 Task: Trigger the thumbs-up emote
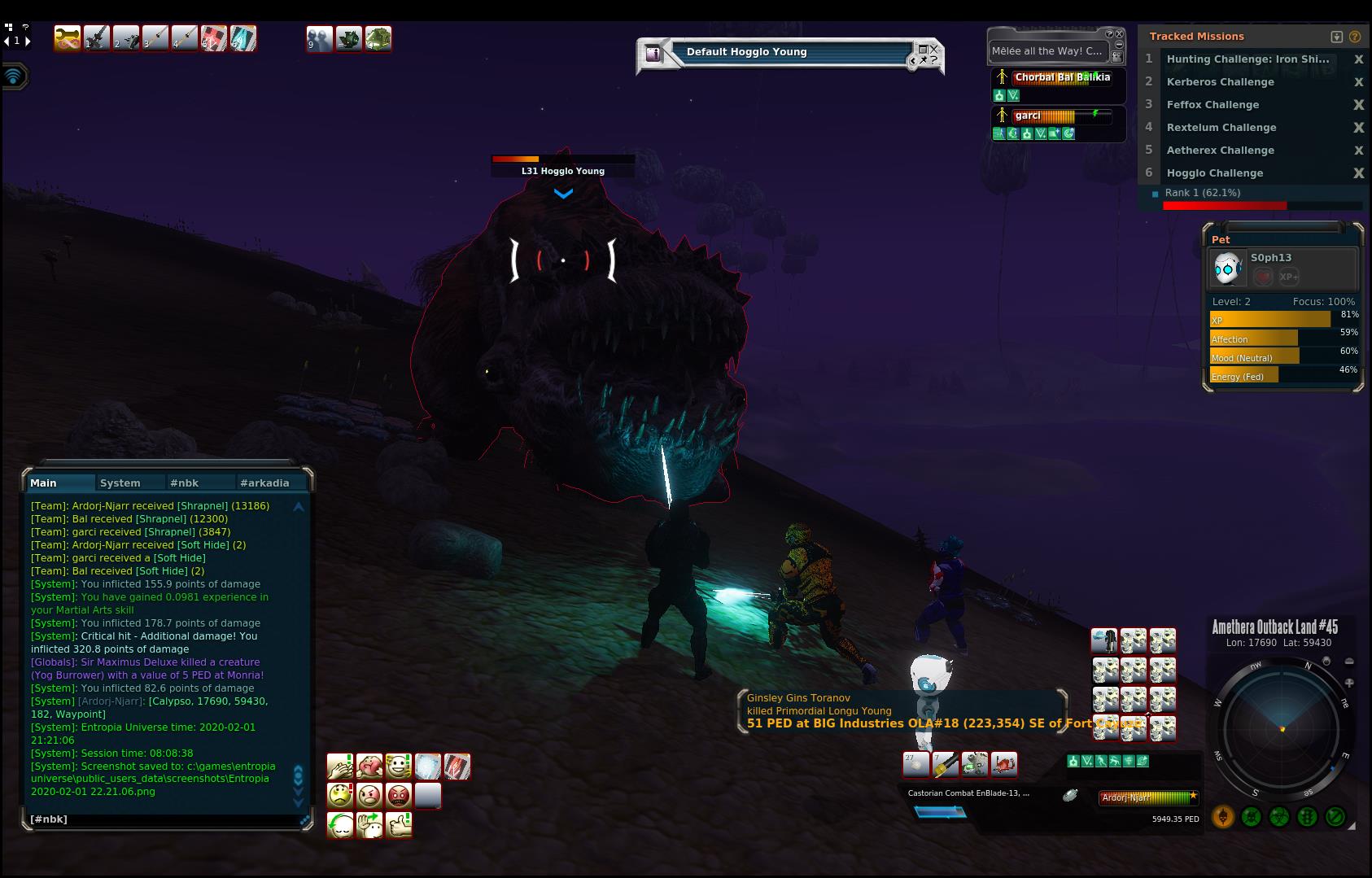click(x=399, y=824)
